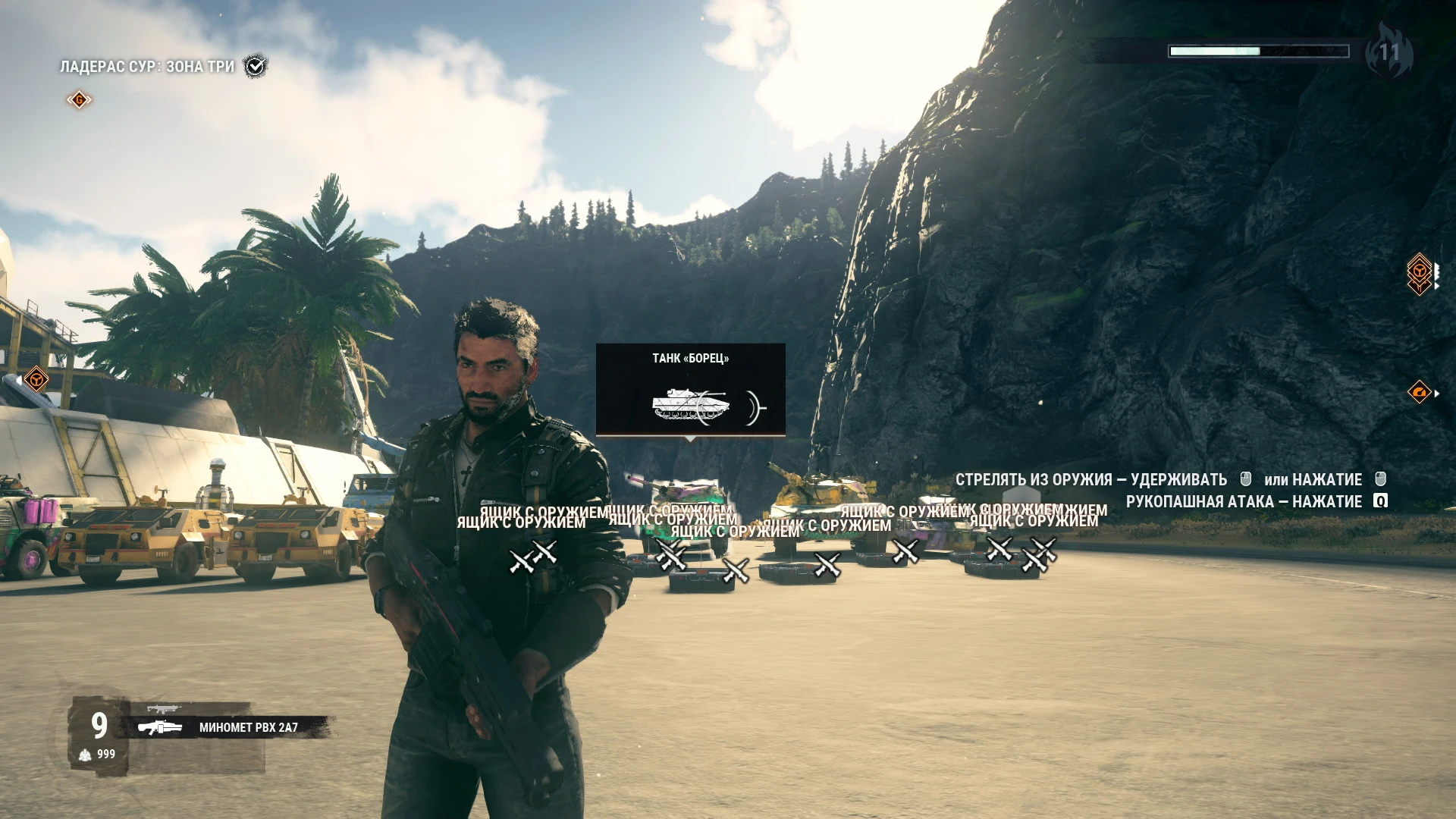The height and width of the screenshot is (819, 1456).
Task: Open the ТАНК «БОРЕЦ» info panel
Action: [x=690, y=356]
